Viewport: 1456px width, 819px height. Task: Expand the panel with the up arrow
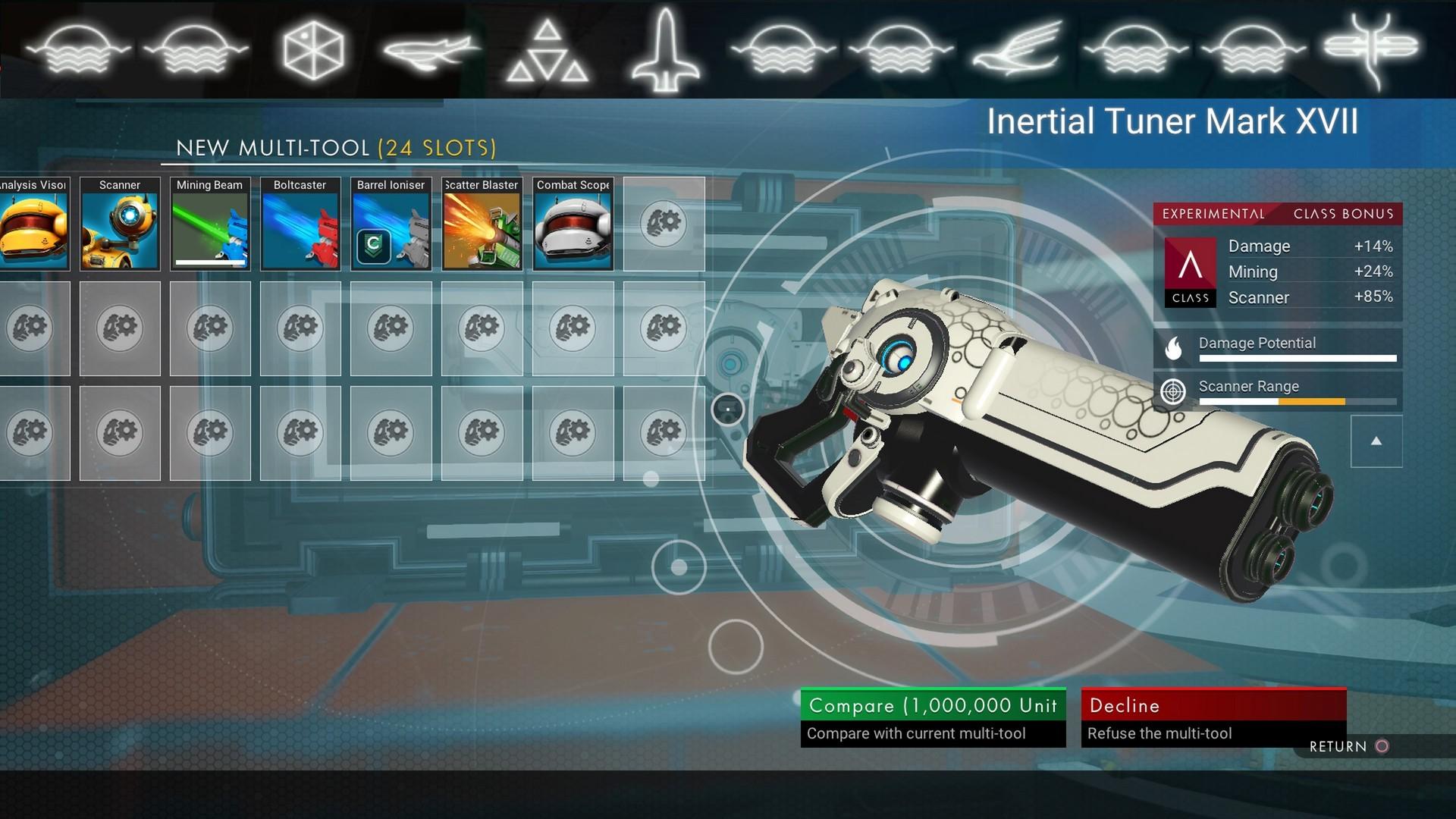pyautogui.click(x=1376, y=441)
